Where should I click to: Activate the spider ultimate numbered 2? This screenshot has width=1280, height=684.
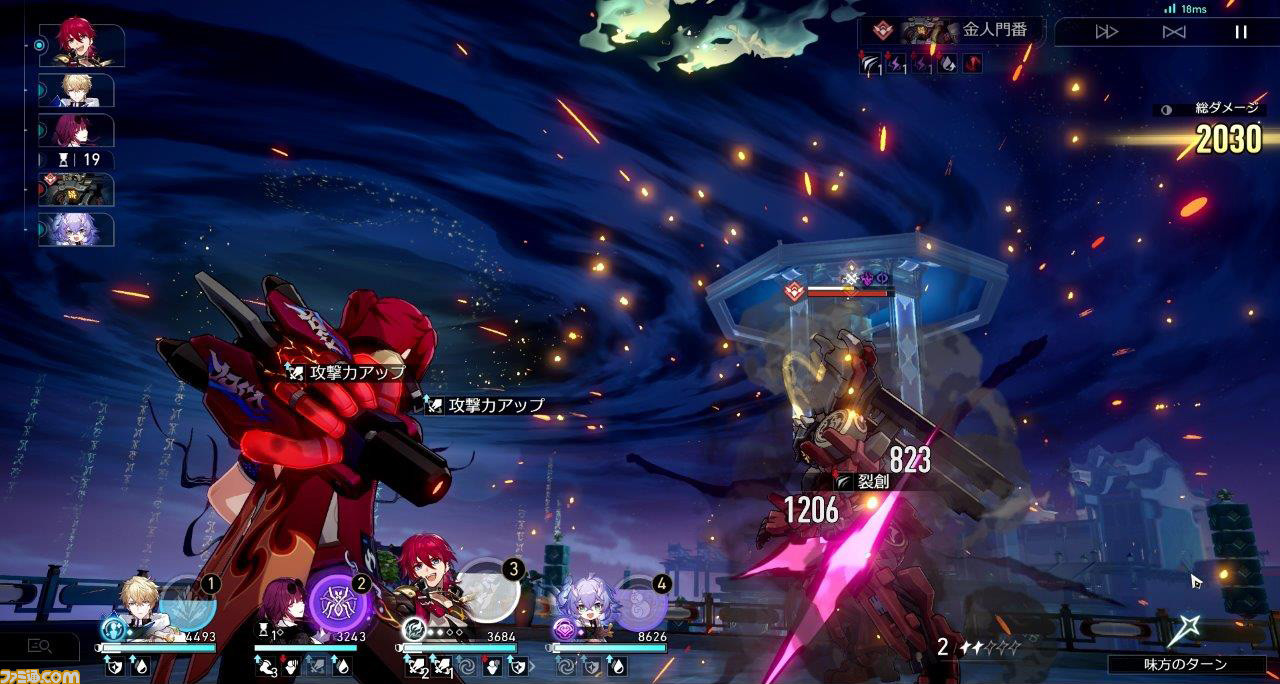335,600
